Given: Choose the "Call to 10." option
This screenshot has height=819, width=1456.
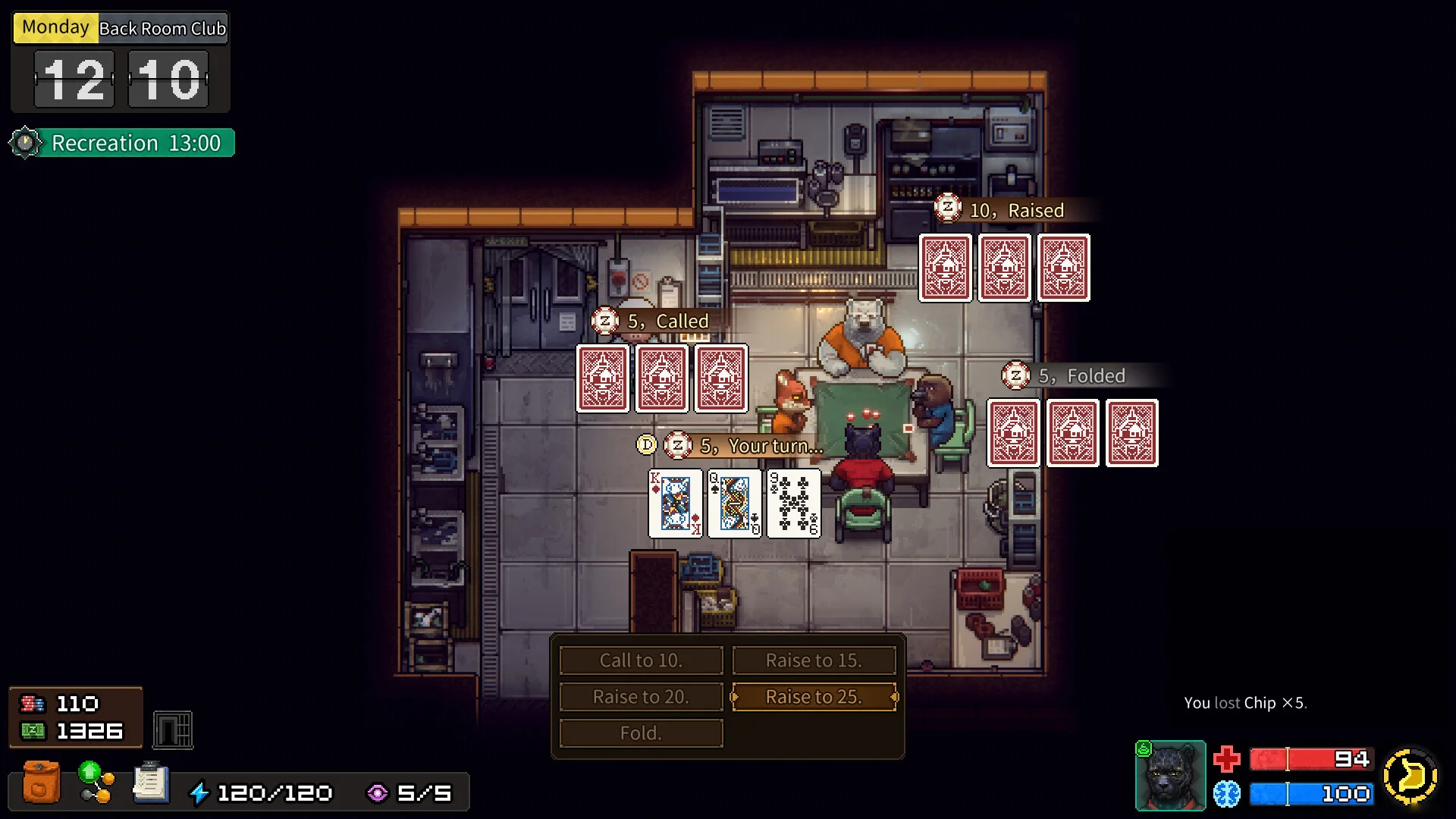Looking at the screenshot, I should tap(641, 661).
